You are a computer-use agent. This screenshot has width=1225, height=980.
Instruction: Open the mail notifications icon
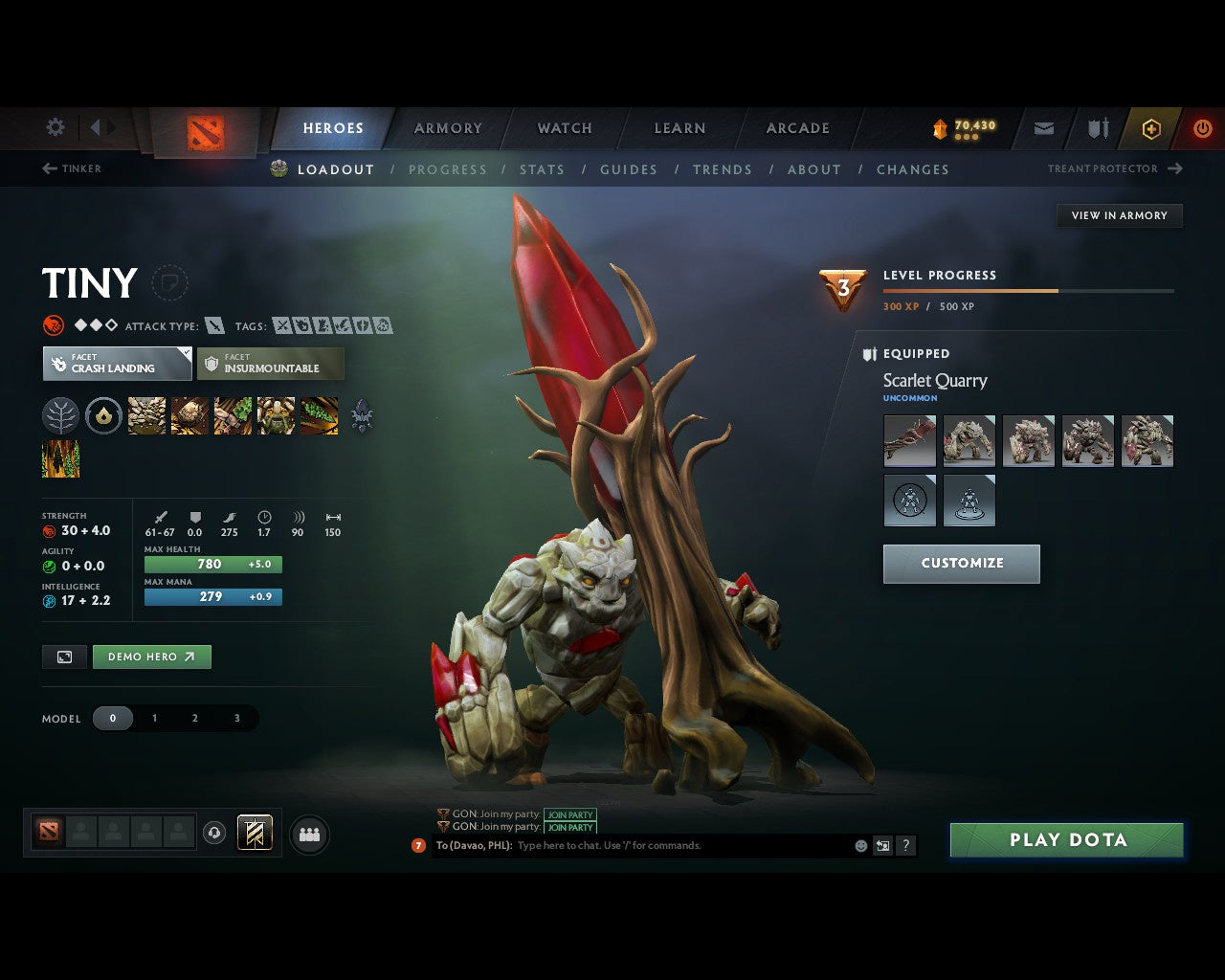click(x=1043, y=128)
